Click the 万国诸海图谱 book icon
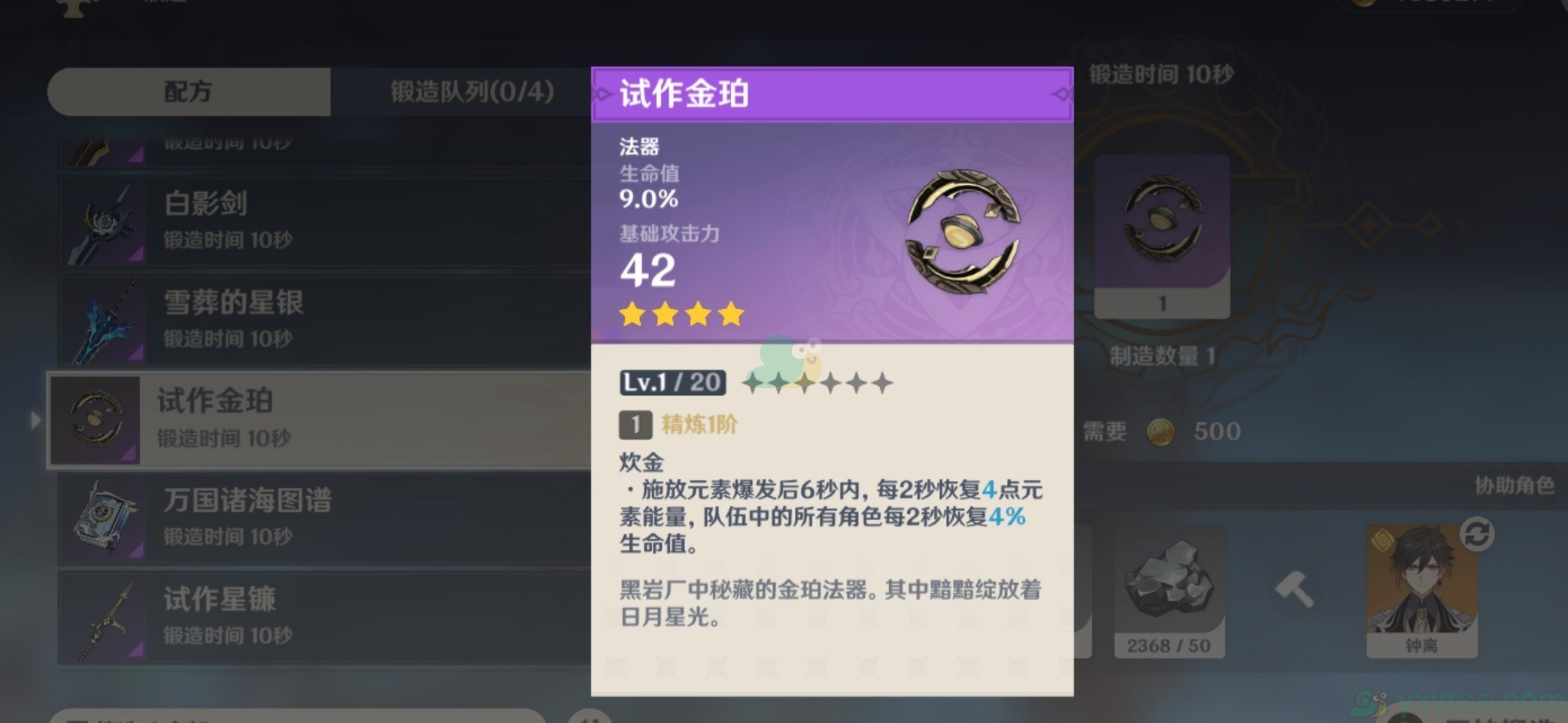The width and height of the screenshot is (1568, 723). click(100, 517)
